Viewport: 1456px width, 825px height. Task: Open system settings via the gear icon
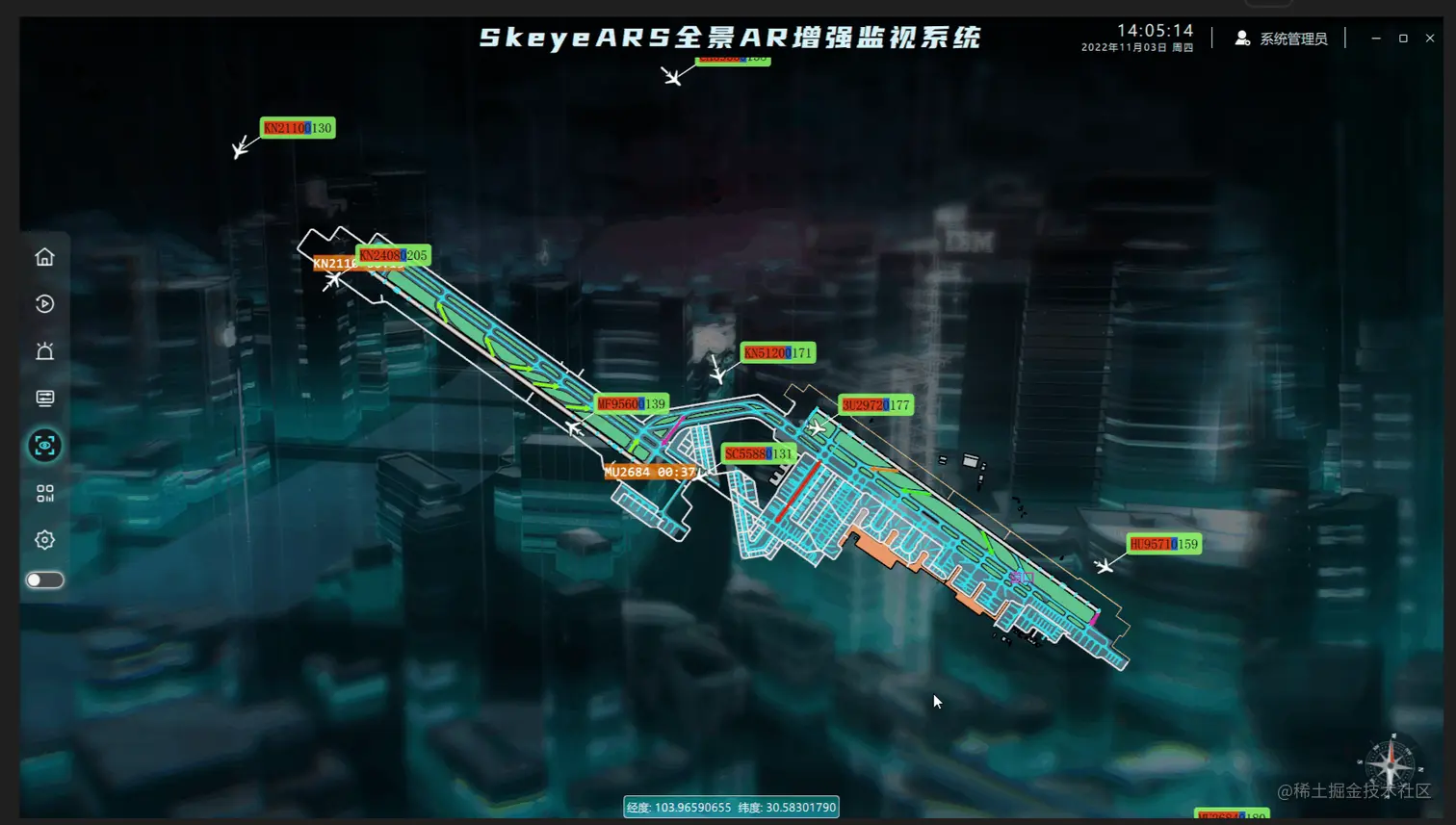coord(44,541)
